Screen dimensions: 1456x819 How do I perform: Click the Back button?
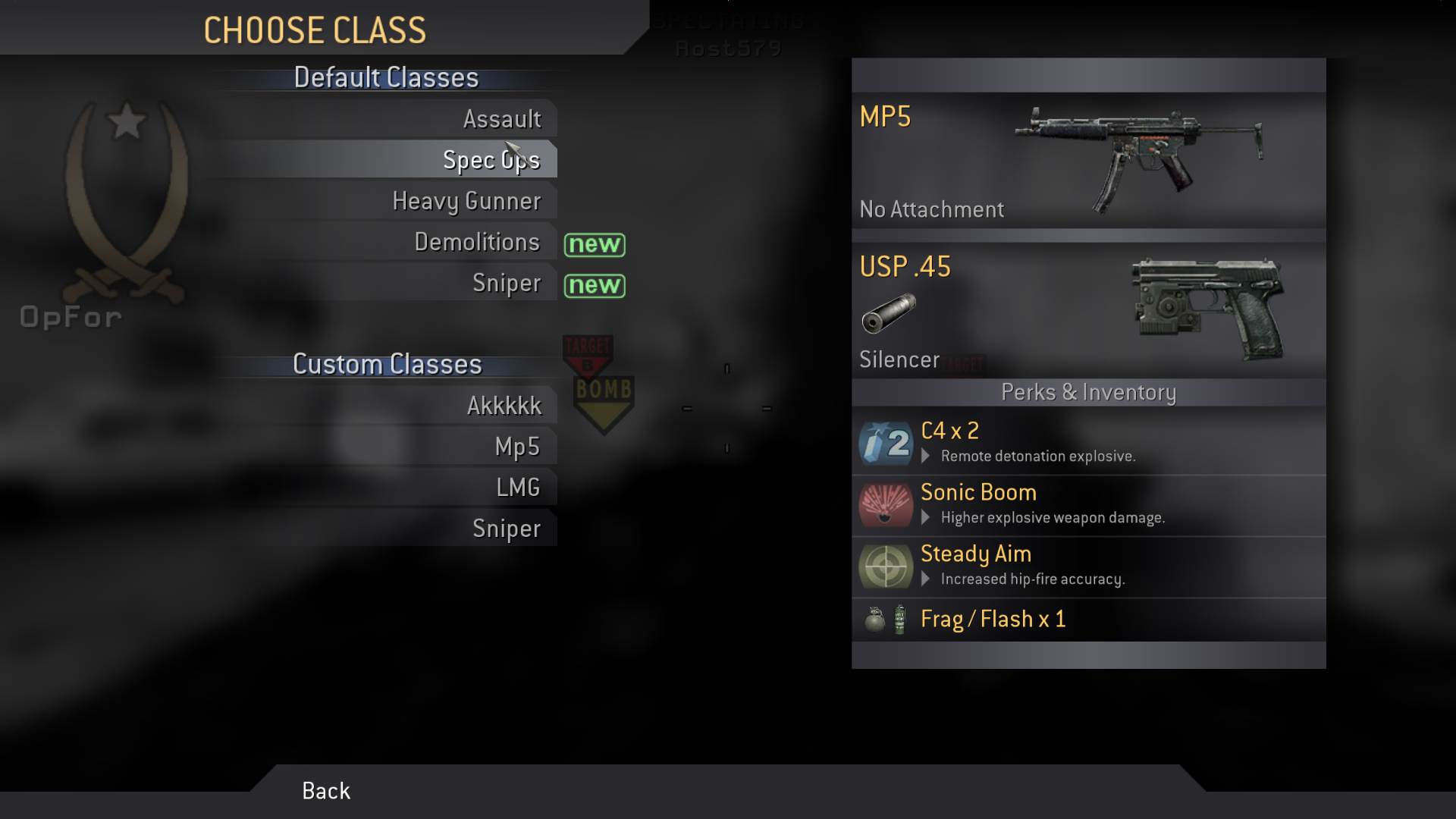(325, 791)
